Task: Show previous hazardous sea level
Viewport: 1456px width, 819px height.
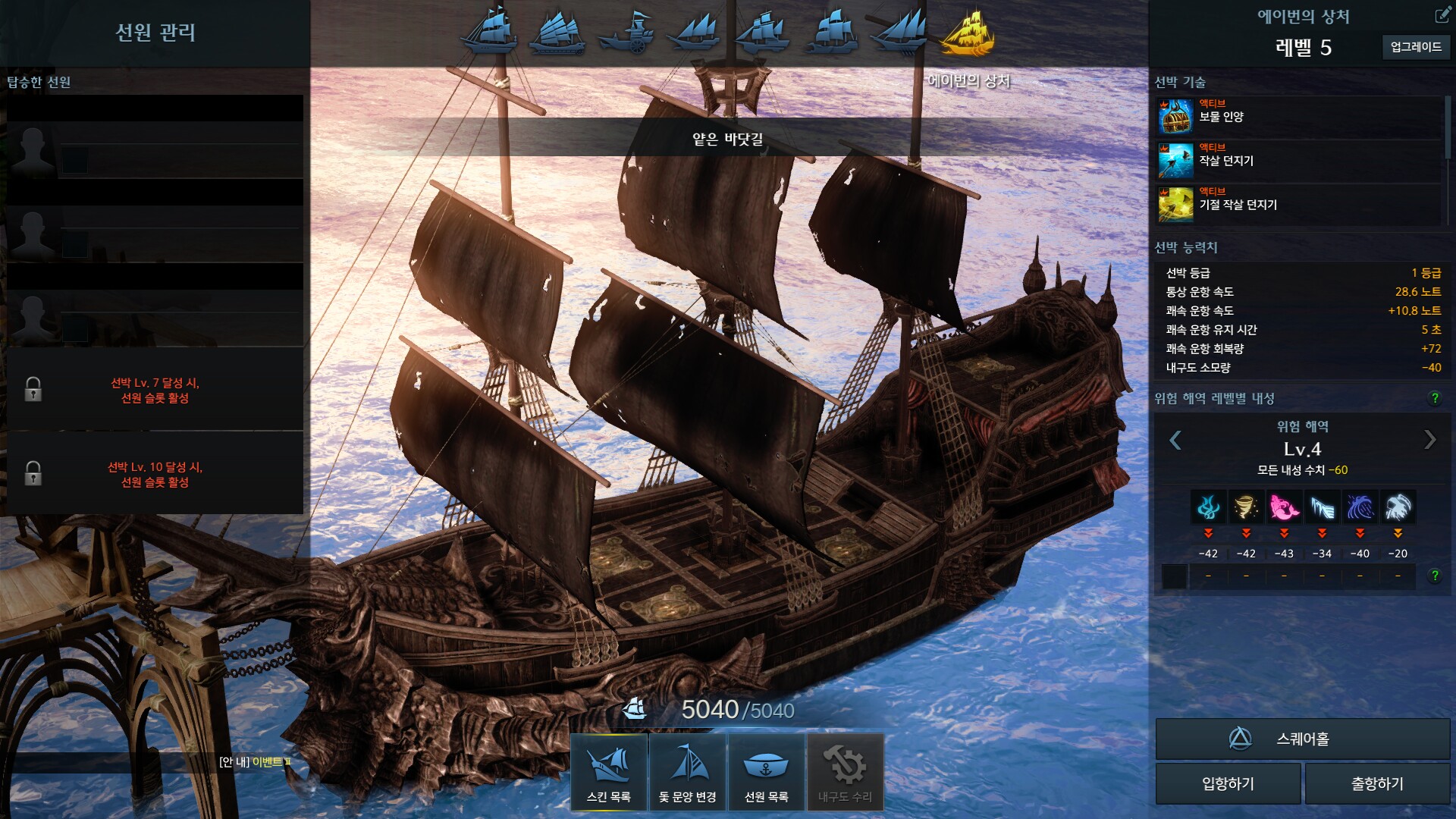Action: point(1175,441)
